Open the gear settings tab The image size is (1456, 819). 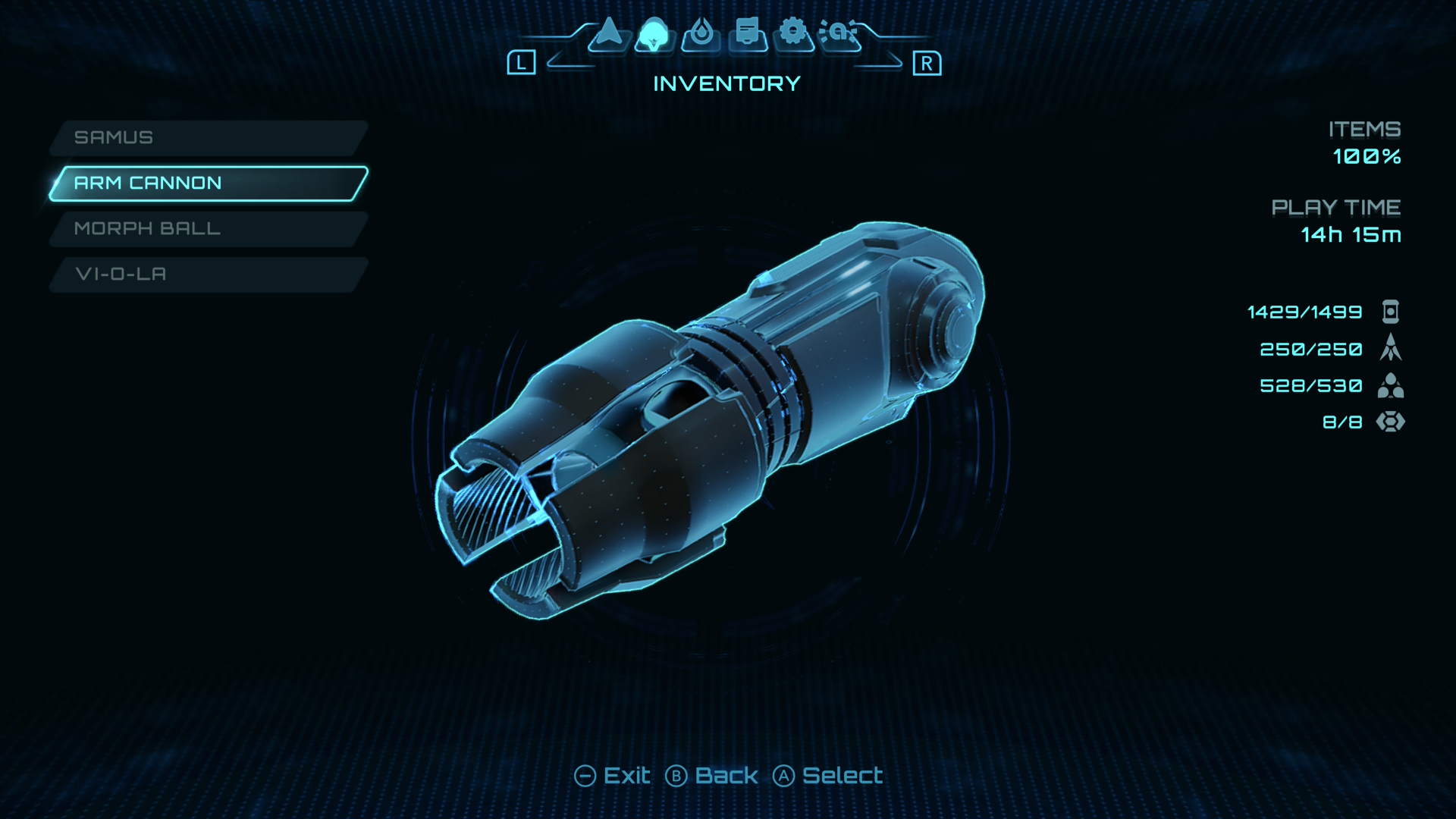pyautogui.click(x=793, y=34)
